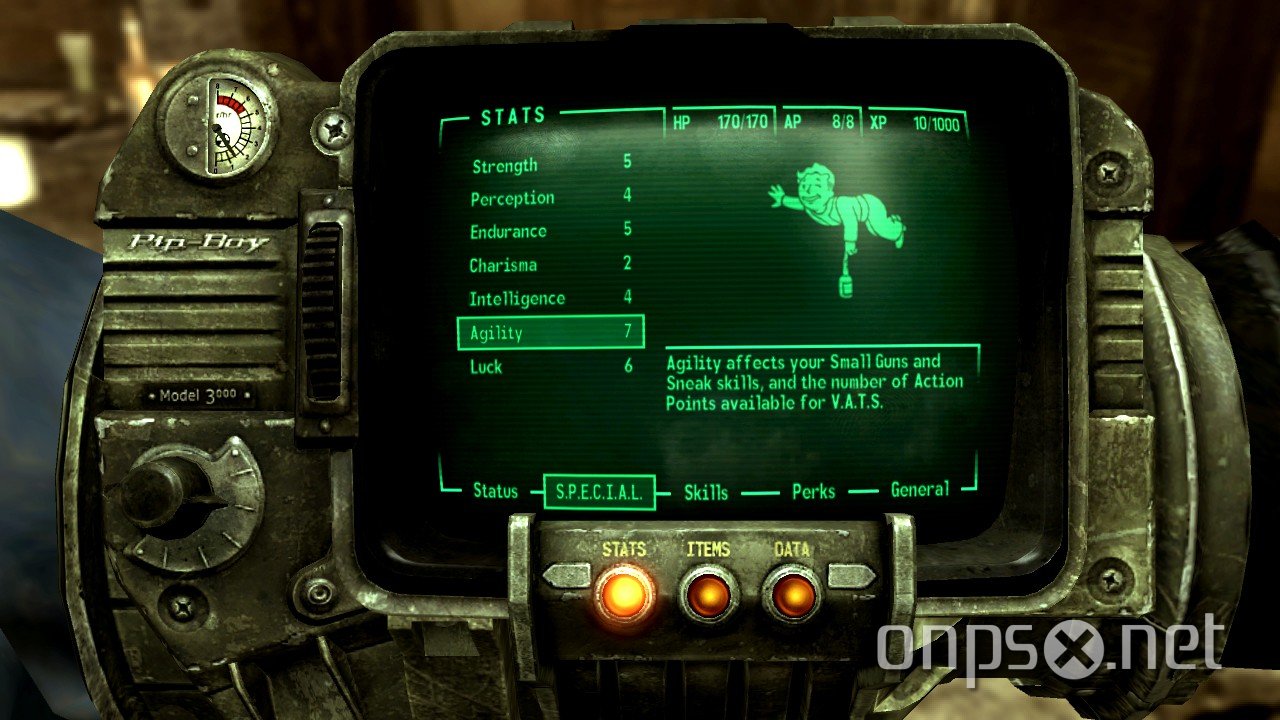Screen dimensions: 1280x720
Task: Select the Perception attribute
Action: (x=513, y=198)
